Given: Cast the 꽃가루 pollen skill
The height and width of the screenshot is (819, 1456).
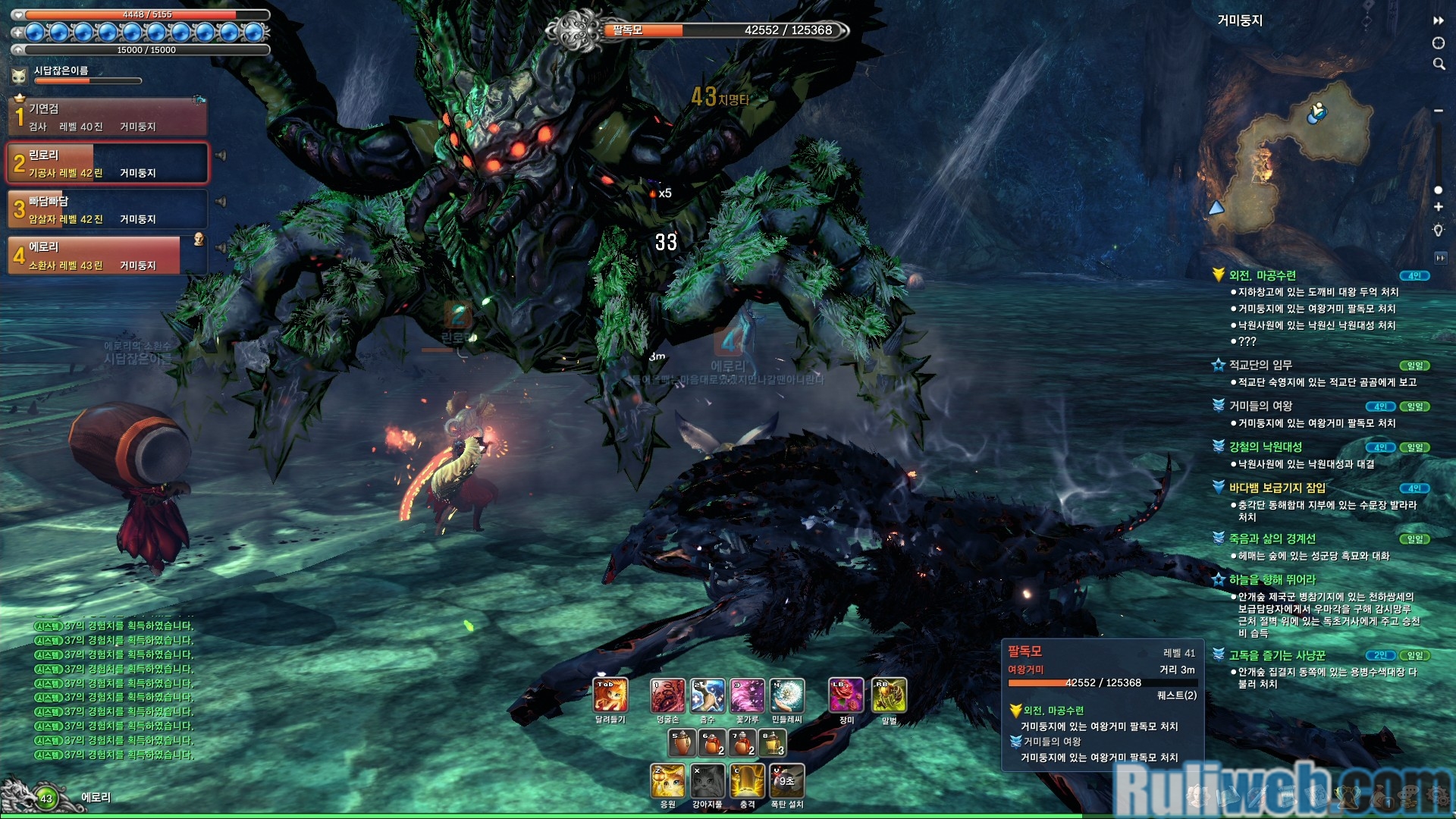Looking at the screenshot, I should coord(747,695).
